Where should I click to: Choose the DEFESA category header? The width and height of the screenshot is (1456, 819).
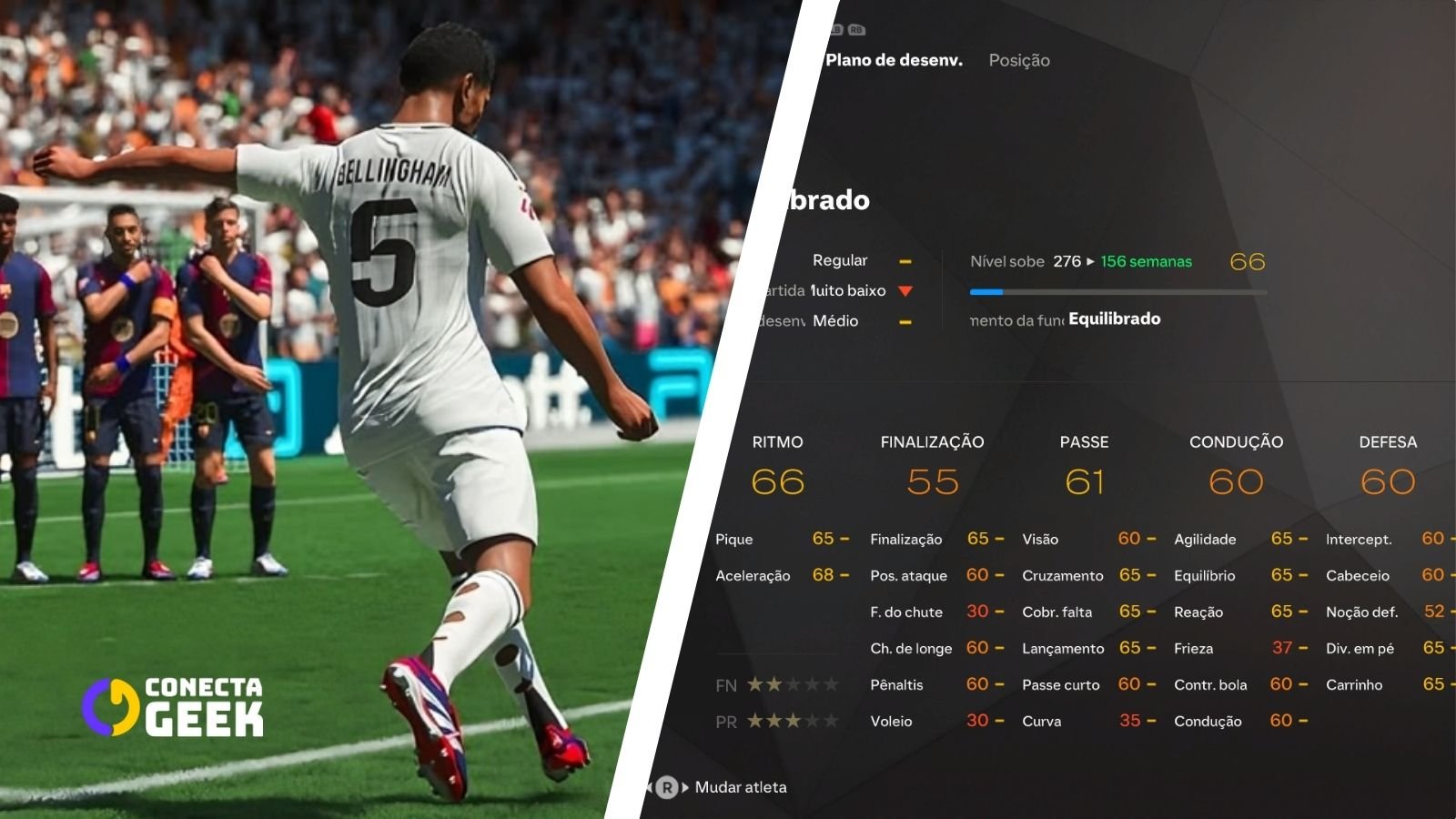pyautogui.click(x=1388, y=442)
